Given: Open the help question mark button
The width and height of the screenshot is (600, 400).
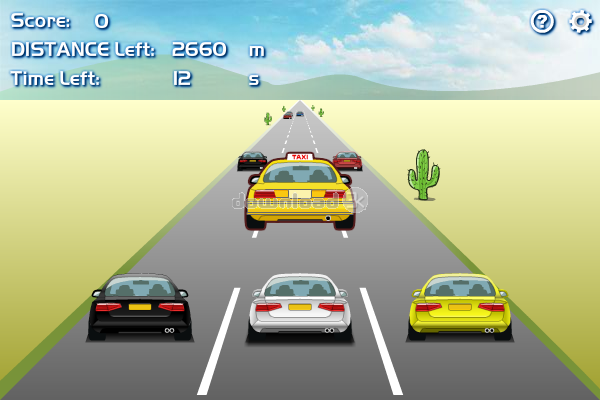Looking at the screenshot, I should [x=542, y=21].
